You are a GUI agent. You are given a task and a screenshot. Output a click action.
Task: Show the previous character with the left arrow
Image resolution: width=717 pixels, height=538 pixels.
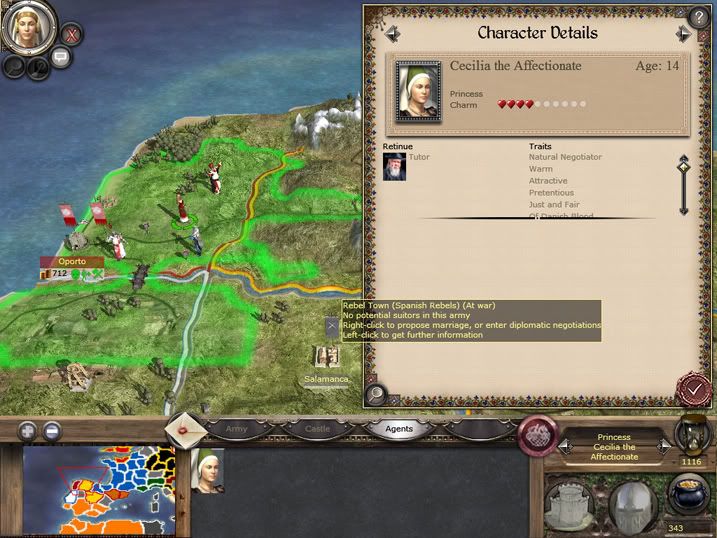pyautogui.click(x=392, y=34)
